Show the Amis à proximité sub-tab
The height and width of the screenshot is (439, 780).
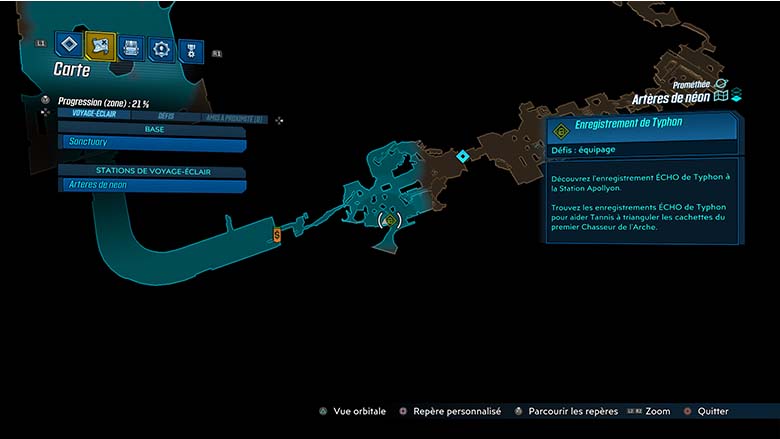point(231,118)
